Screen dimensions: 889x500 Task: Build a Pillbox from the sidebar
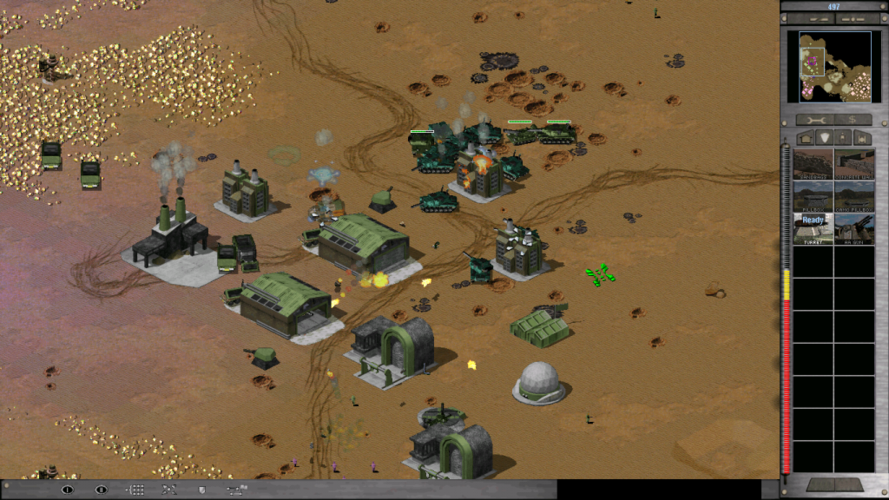(813, 197)
